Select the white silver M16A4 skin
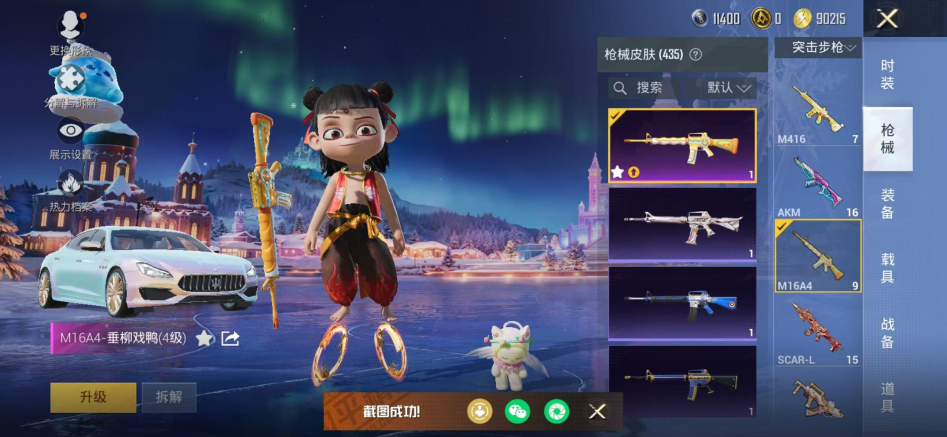This screenshot has width=947, height=437. (x=681, y=224)
